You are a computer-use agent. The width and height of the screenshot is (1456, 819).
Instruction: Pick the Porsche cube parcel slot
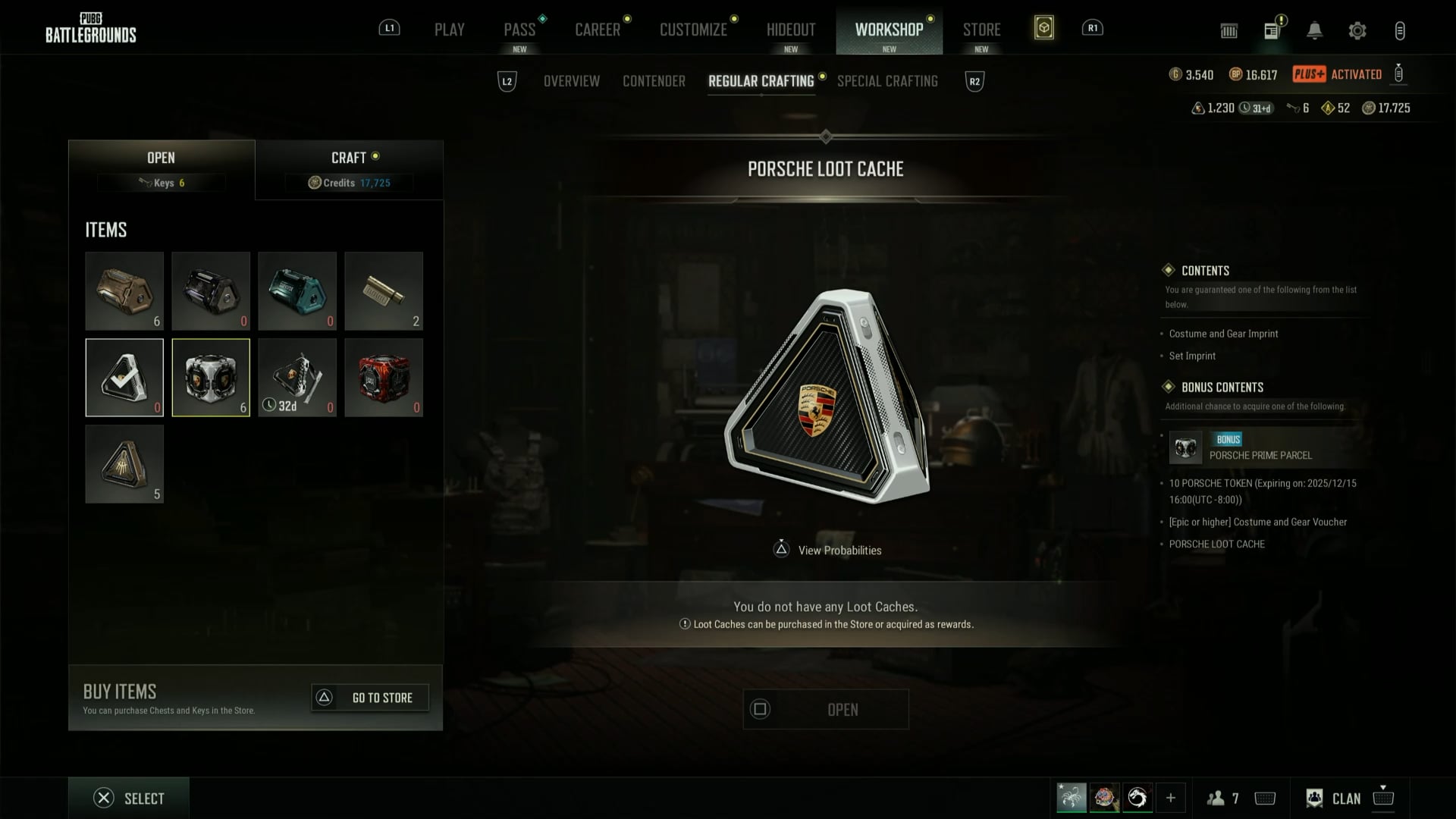(x=211, y=378)
